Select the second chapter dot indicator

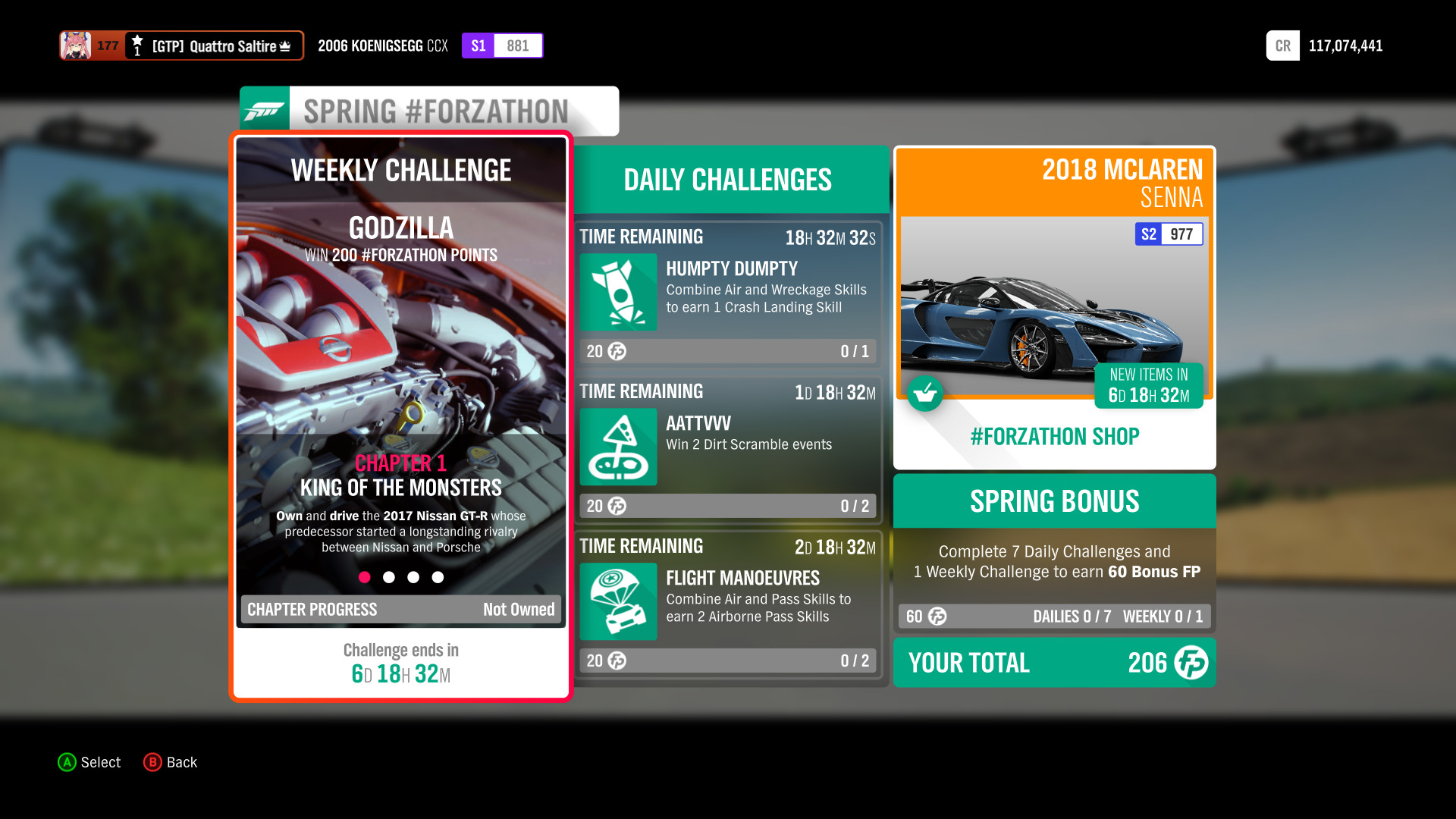click(x=389, y=577)
